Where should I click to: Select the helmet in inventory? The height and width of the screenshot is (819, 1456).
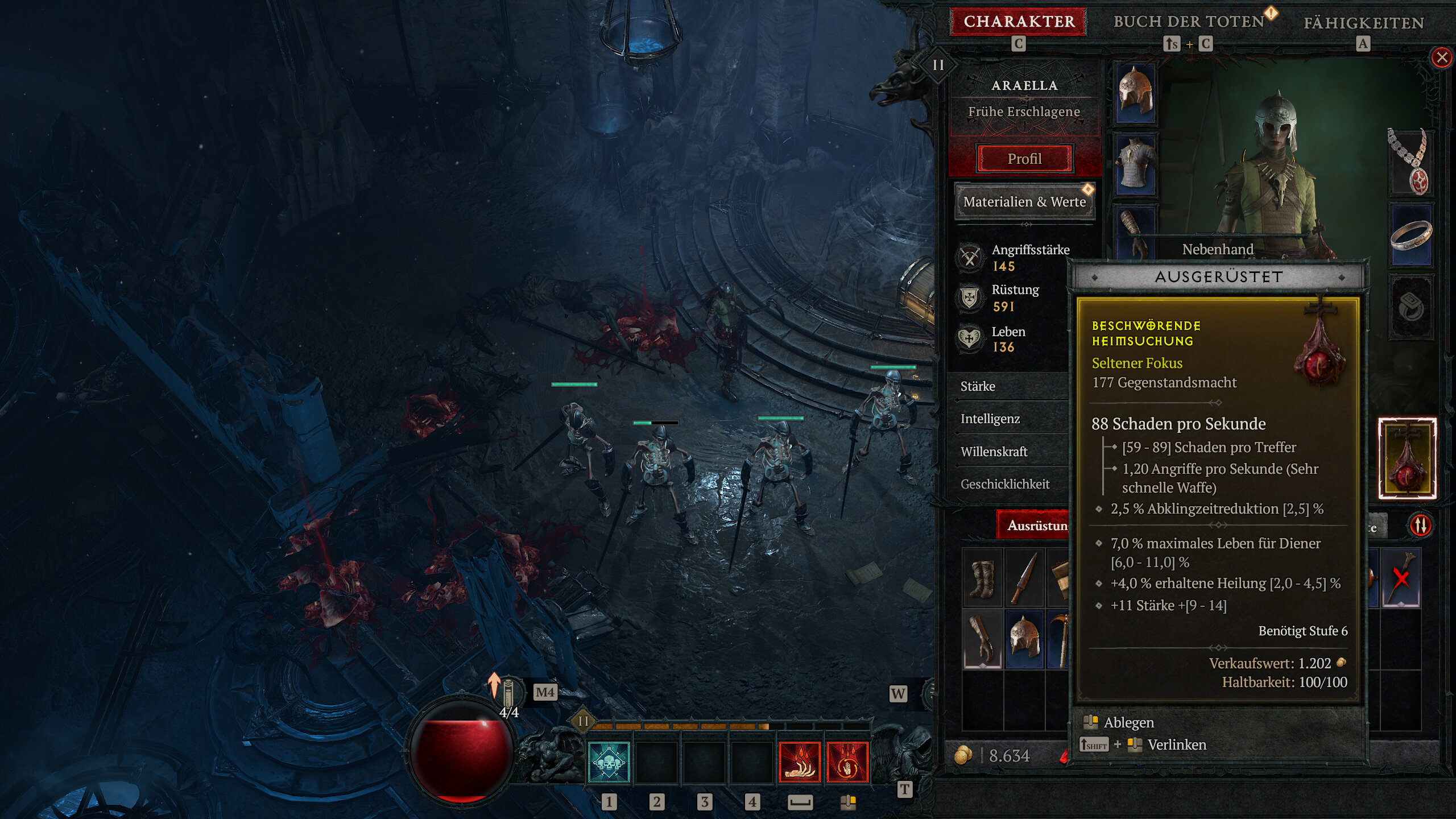click(x=1024, y=639)
